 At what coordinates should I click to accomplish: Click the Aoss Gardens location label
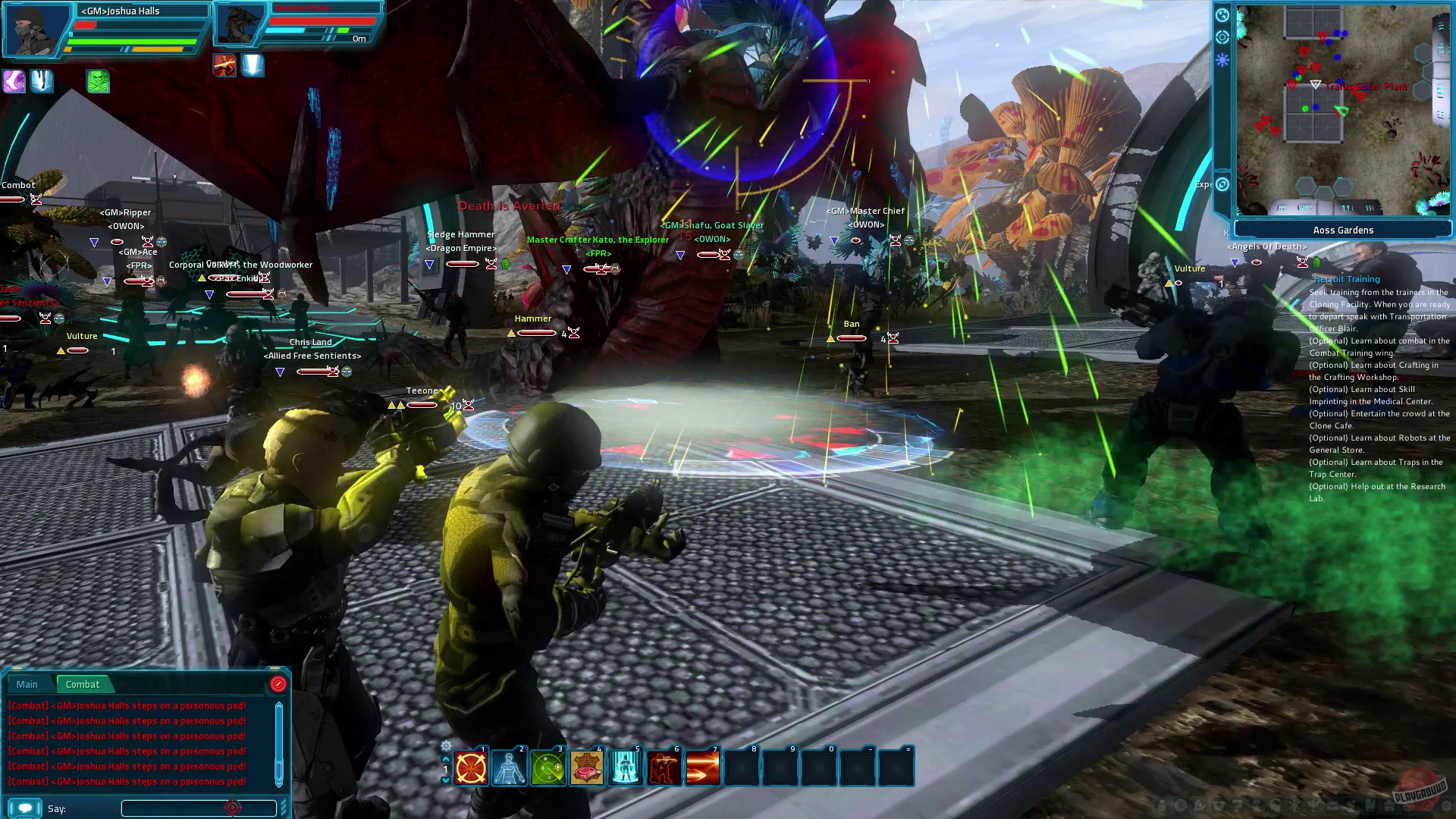pyautogui.click(x=1342, y=230)
